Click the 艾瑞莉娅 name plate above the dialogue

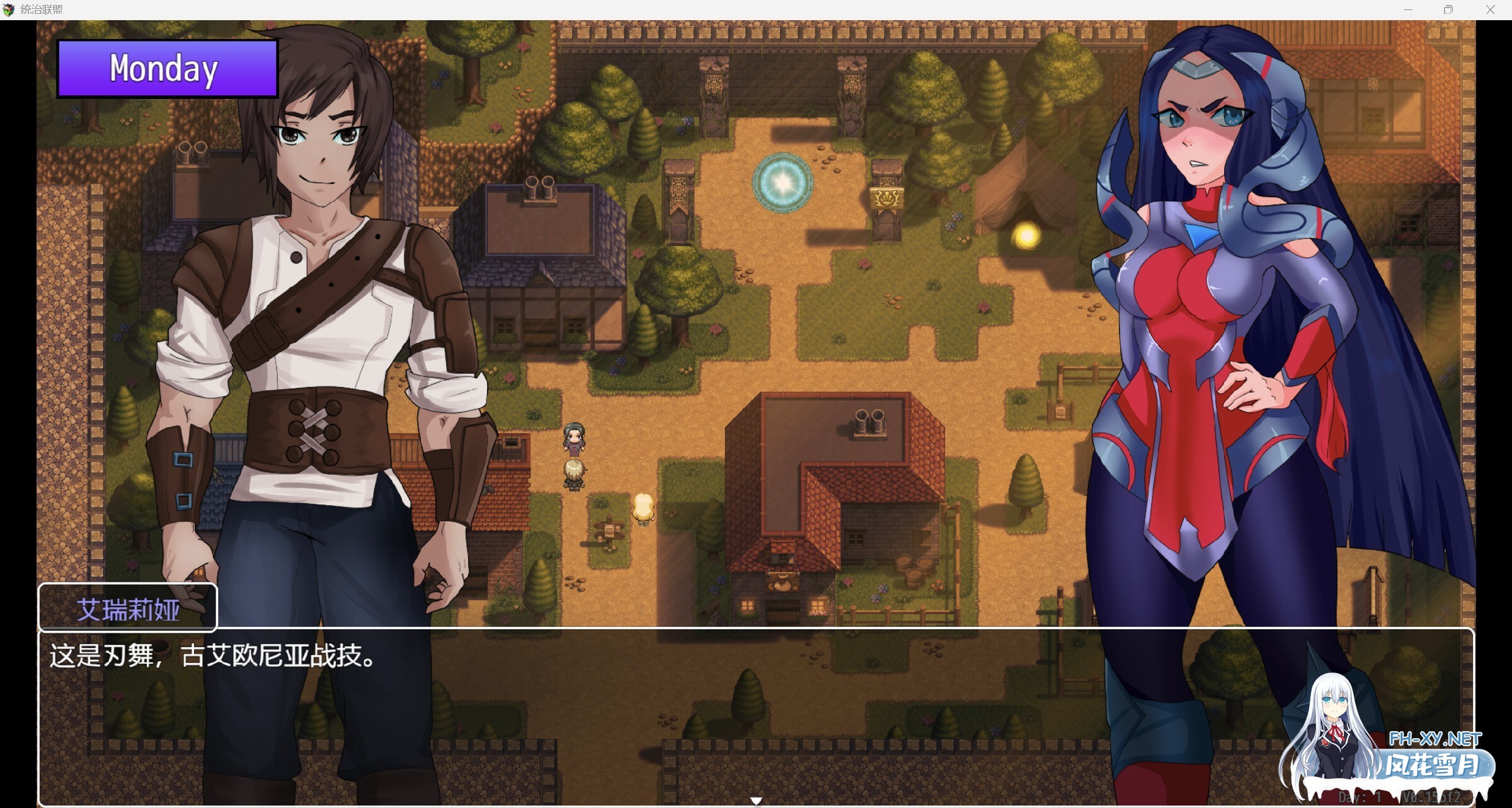point(129,607)
